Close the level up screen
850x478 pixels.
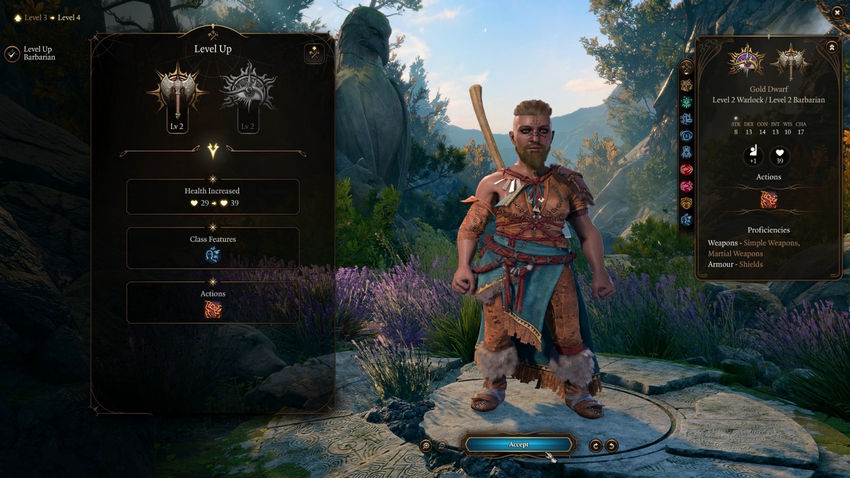tap(836, 11)
